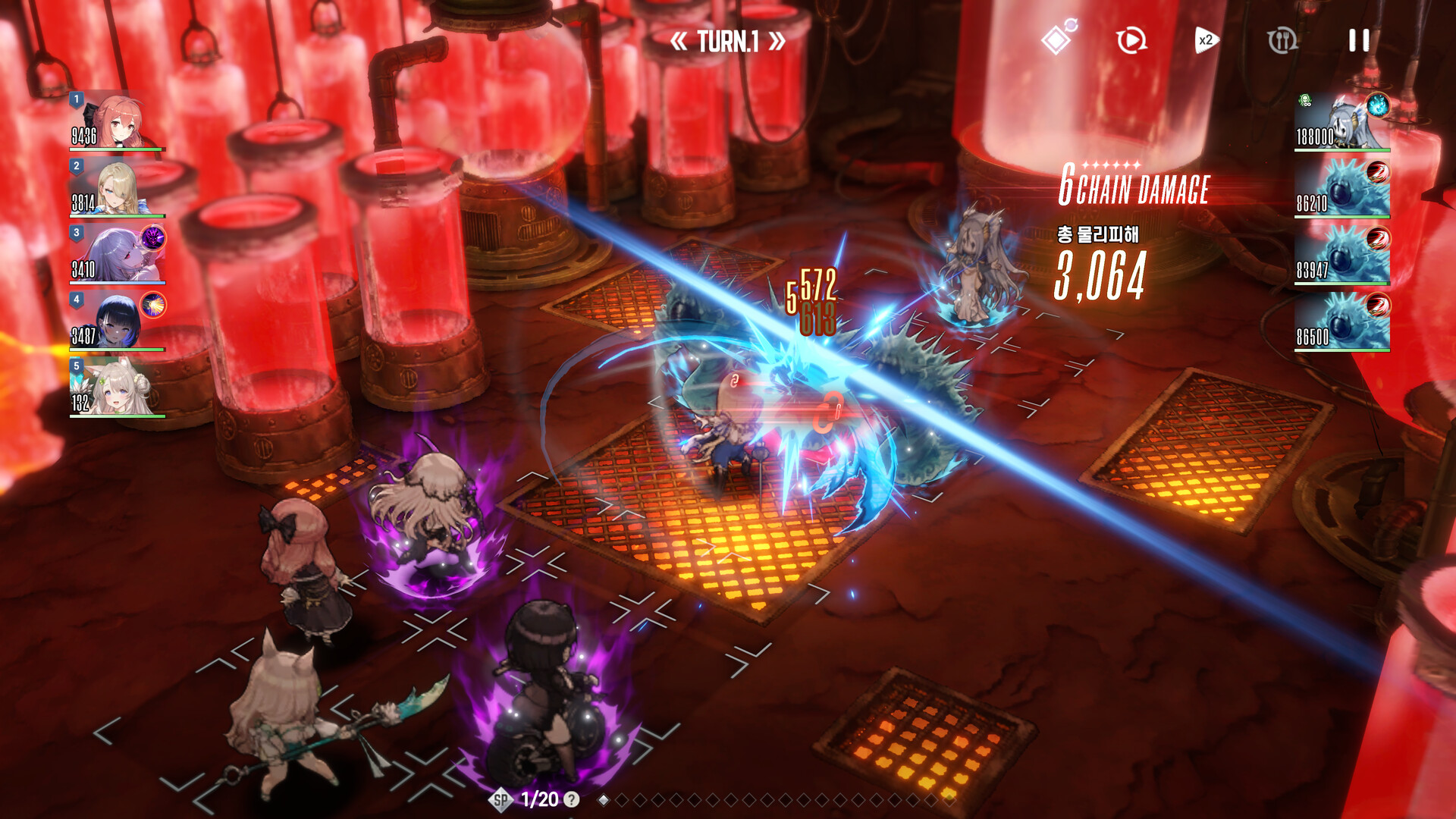Image resolution: width=1456 pixels, height=819 pixels.
Task: Select dark-haired ally portrait number 4
Action: 116,321
